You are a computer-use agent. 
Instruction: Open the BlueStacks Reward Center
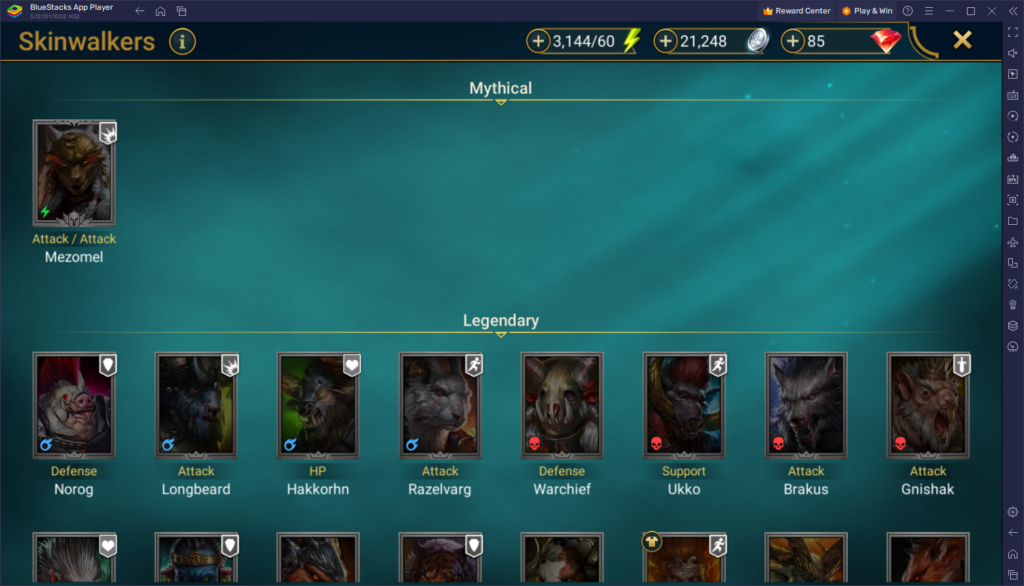[796, 11]
